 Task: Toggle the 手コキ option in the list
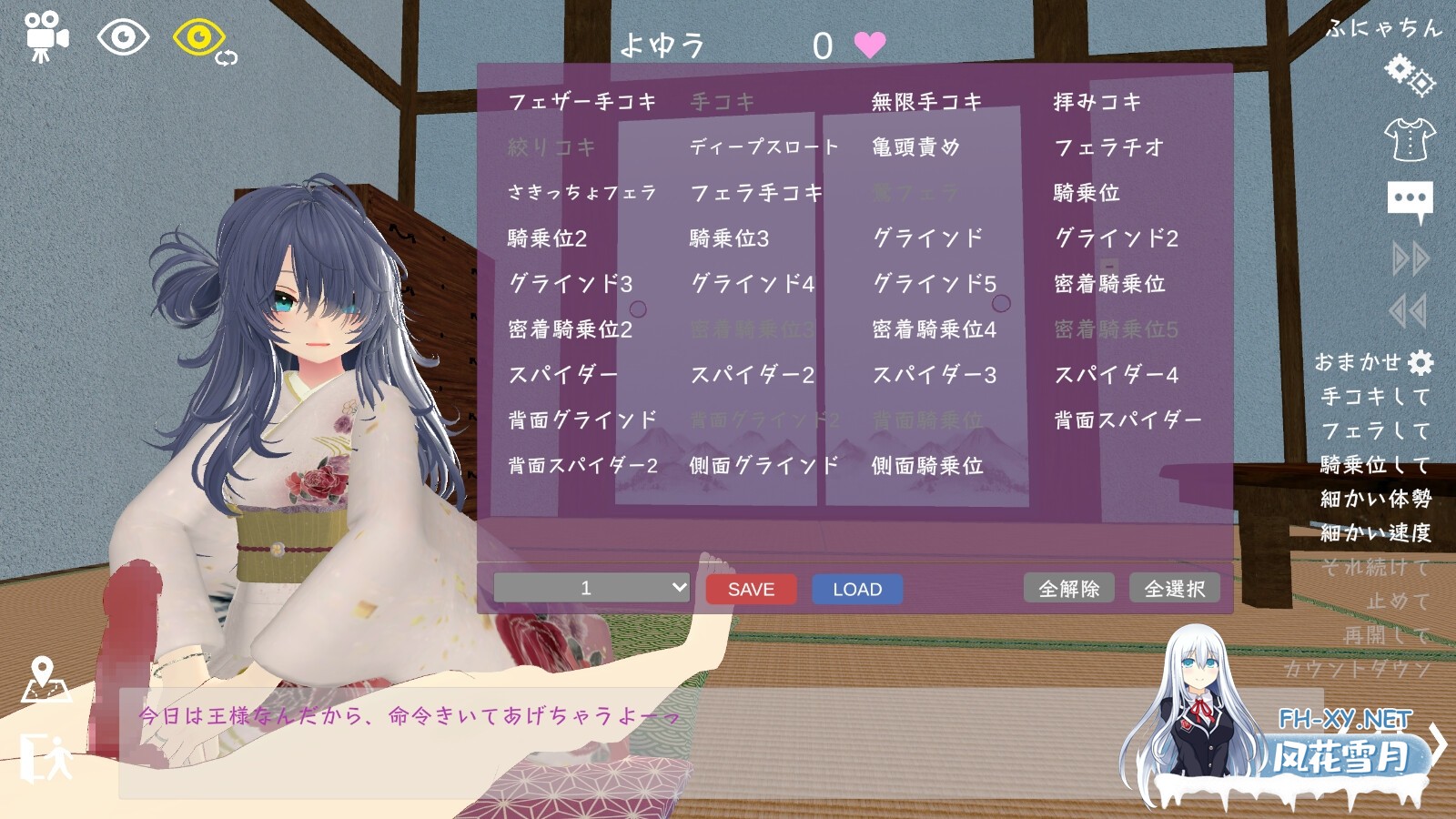tap(722, 102)
